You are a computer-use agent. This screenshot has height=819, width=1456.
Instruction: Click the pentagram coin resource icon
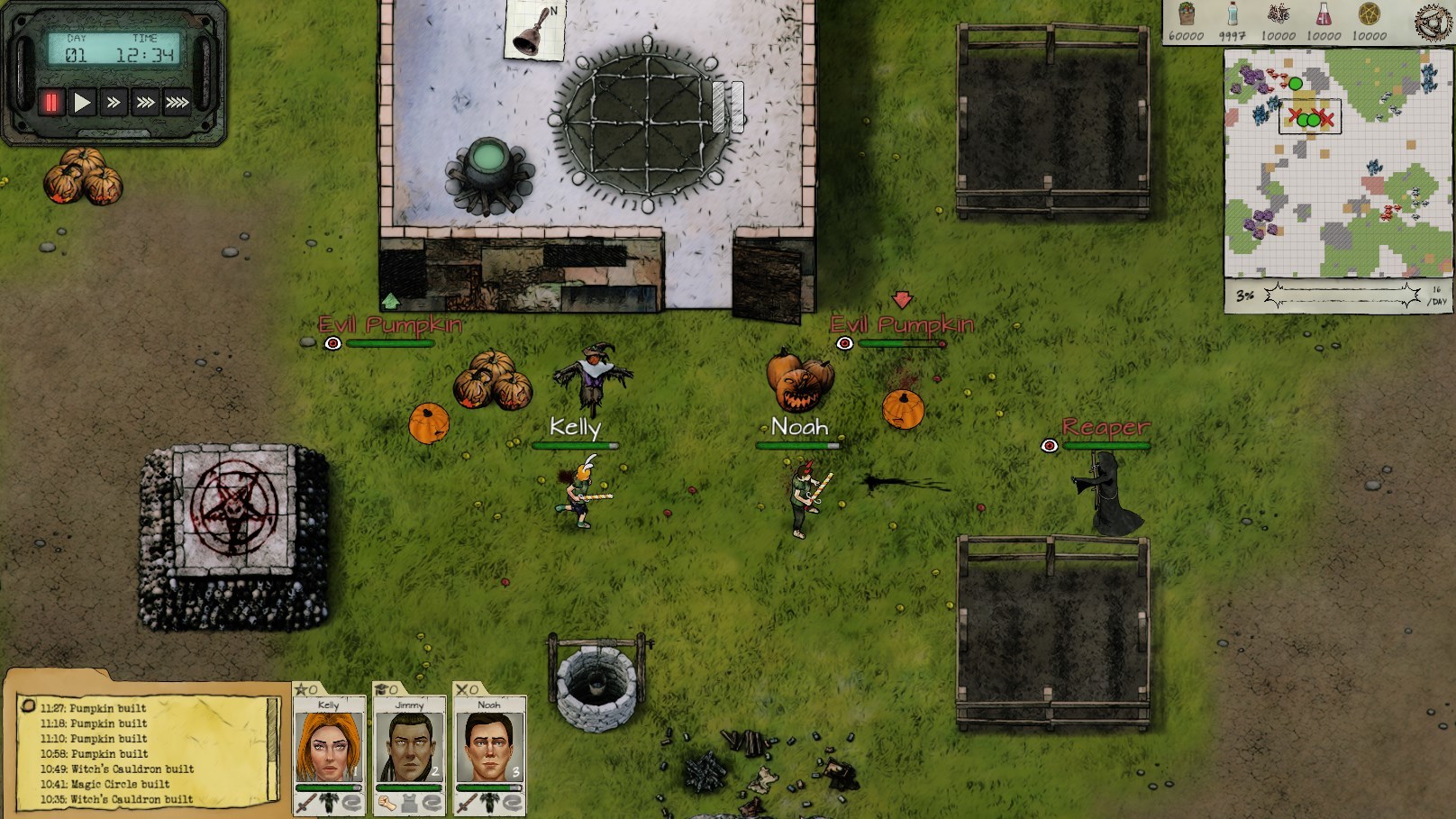click(x=1370, y=14)
